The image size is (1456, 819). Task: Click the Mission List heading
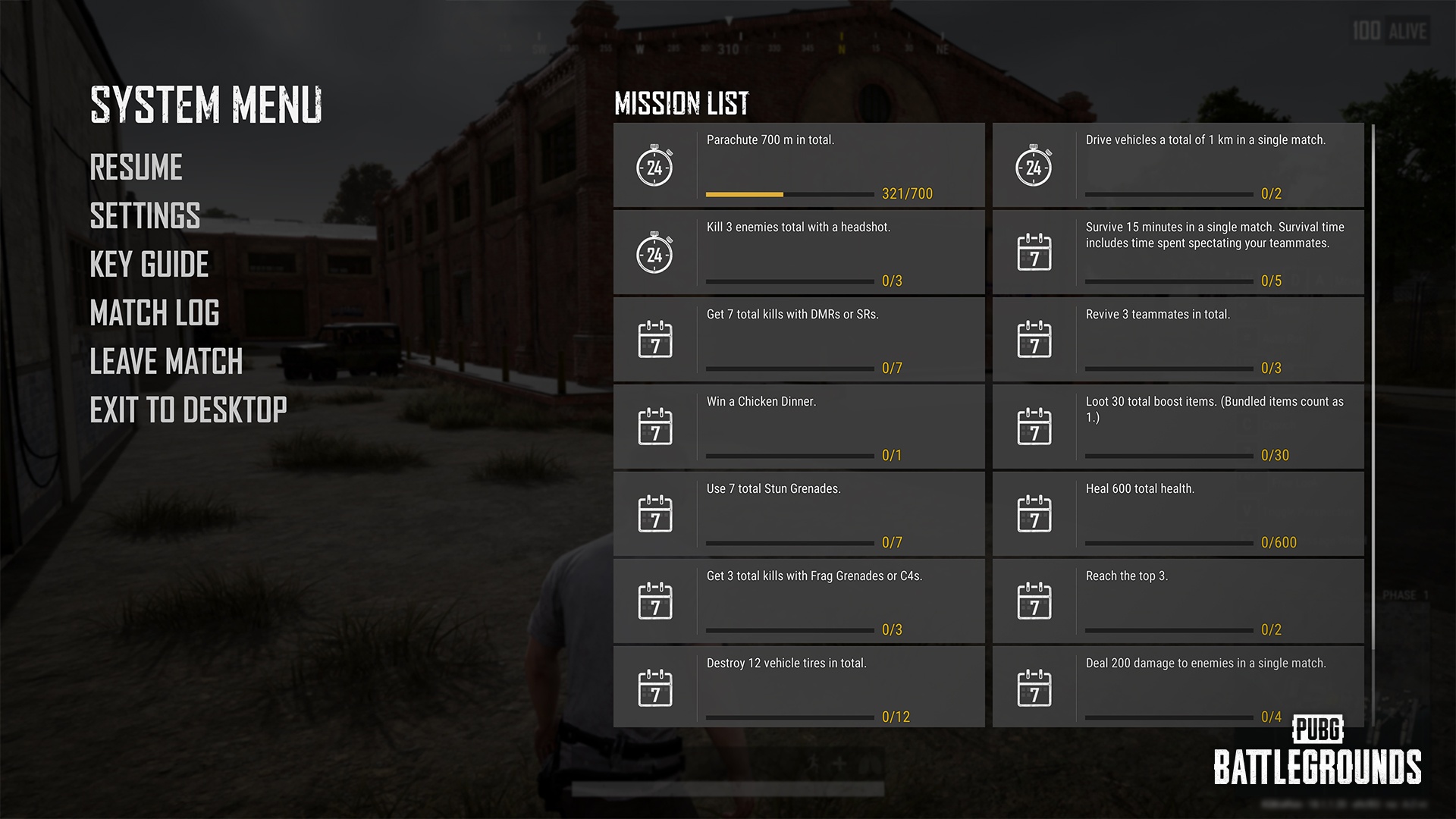click(681, 103)
